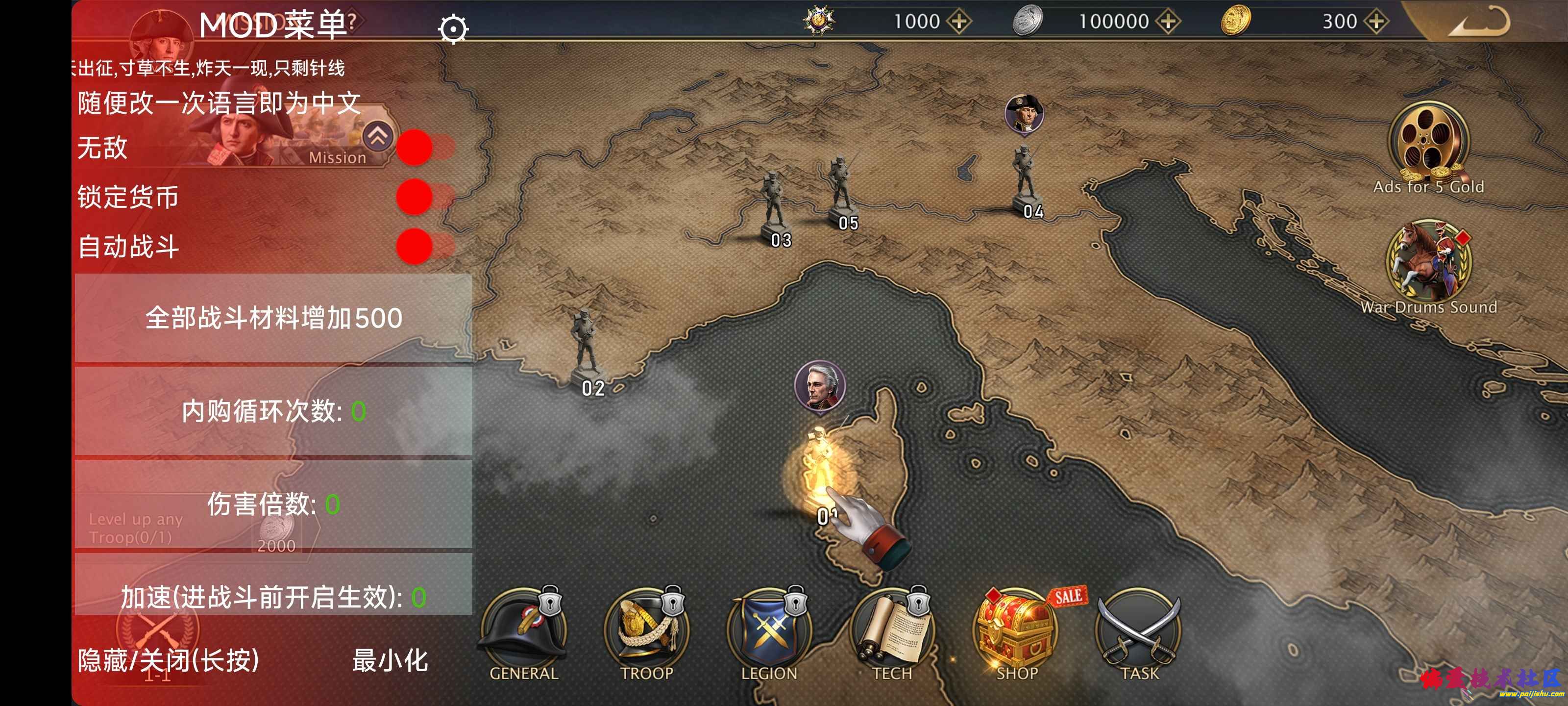Select the 内购循环次数 field
The width and height of the screenshot is (1568, 706).
[273, 411]
